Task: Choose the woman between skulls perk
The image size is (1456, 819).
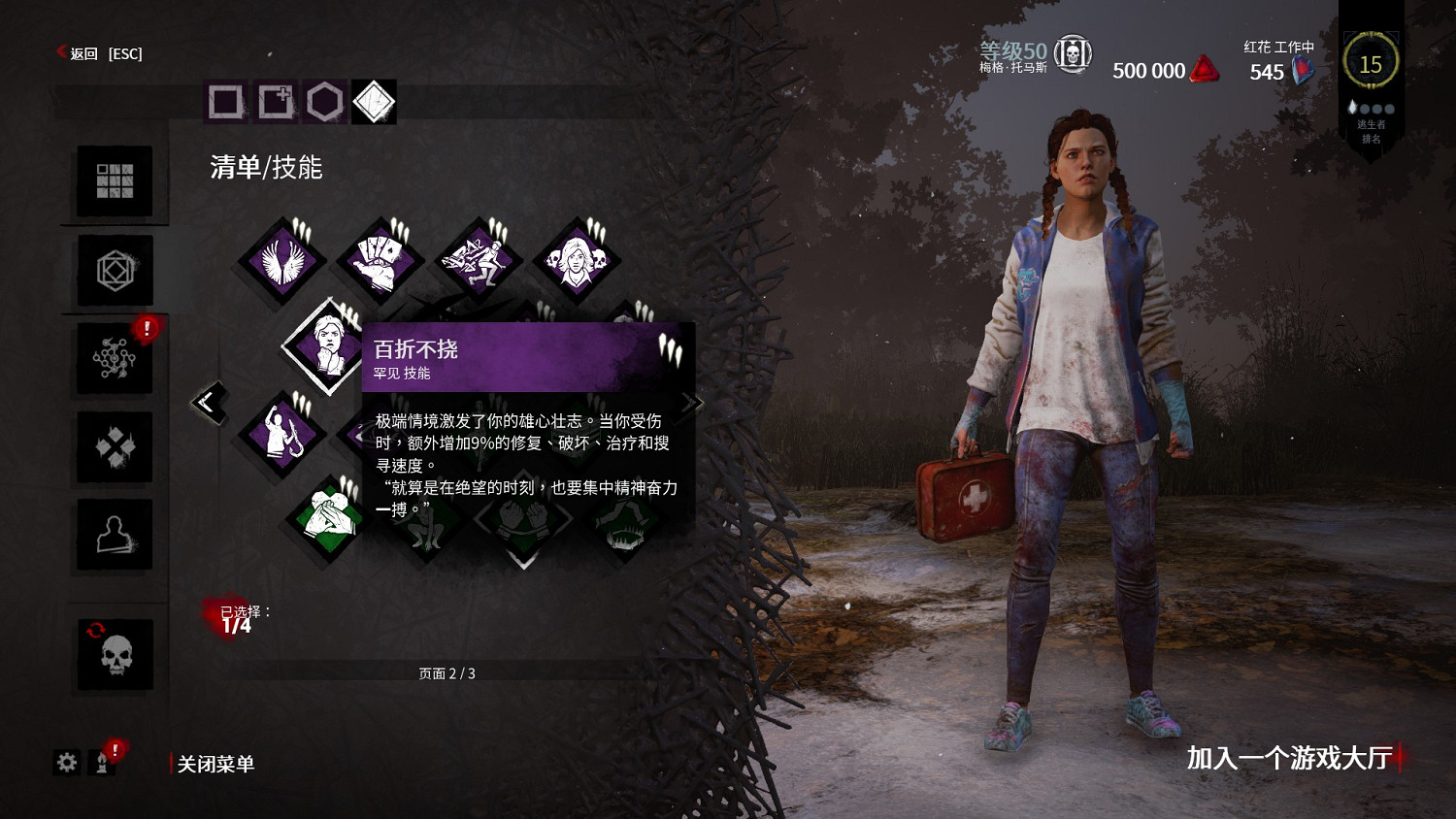Action: coord(576,260)
